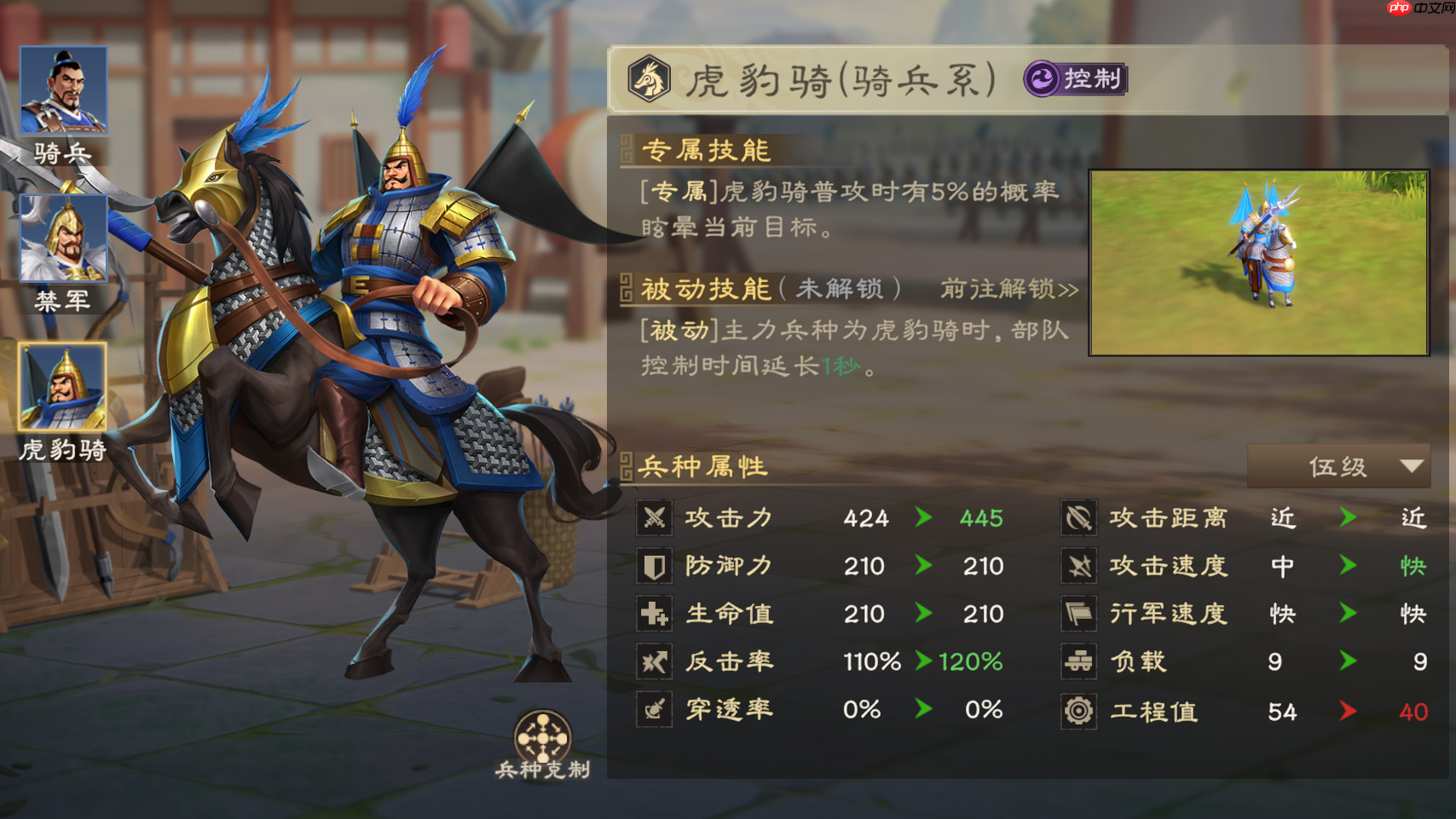Click the 攻击力 sword icon

(654, 517)
